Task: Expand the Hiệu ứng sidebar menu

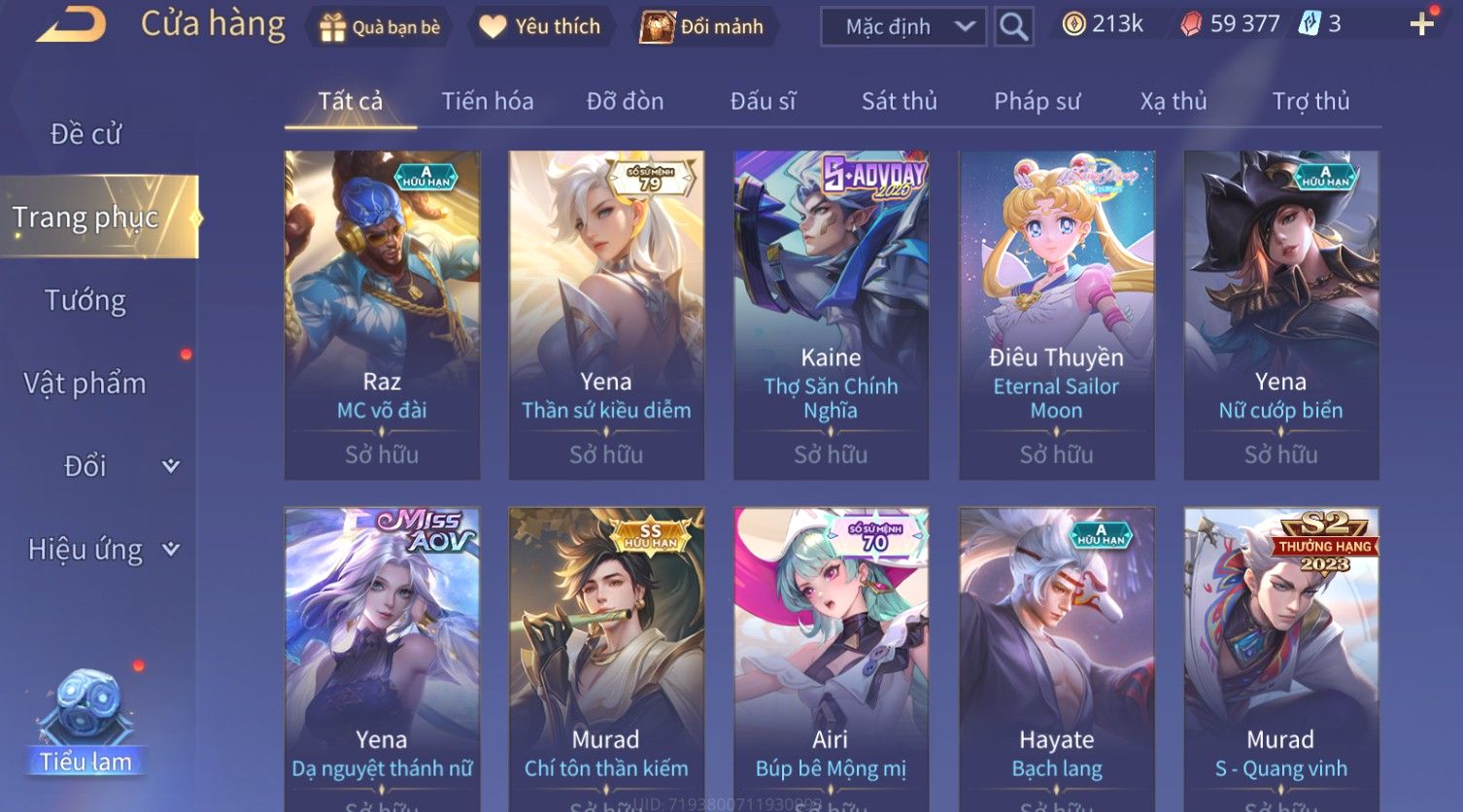Action: click(102, 550)
